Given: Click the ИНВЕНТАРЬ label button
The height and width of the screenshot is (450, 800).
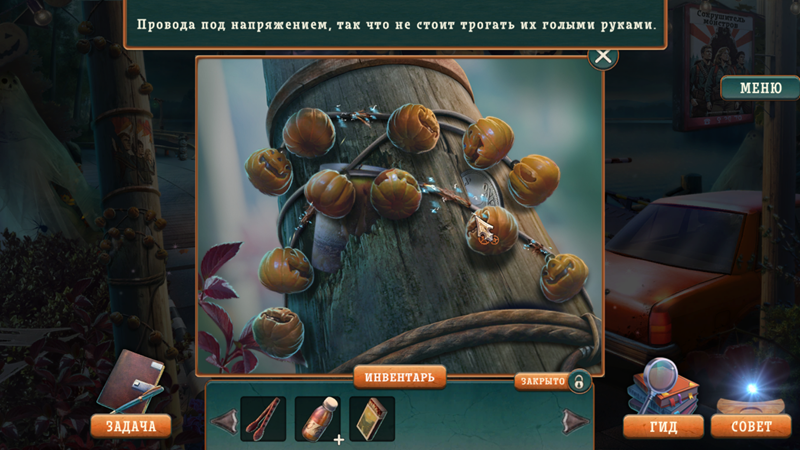Looking at the screenshot, I should pos(399,377).
